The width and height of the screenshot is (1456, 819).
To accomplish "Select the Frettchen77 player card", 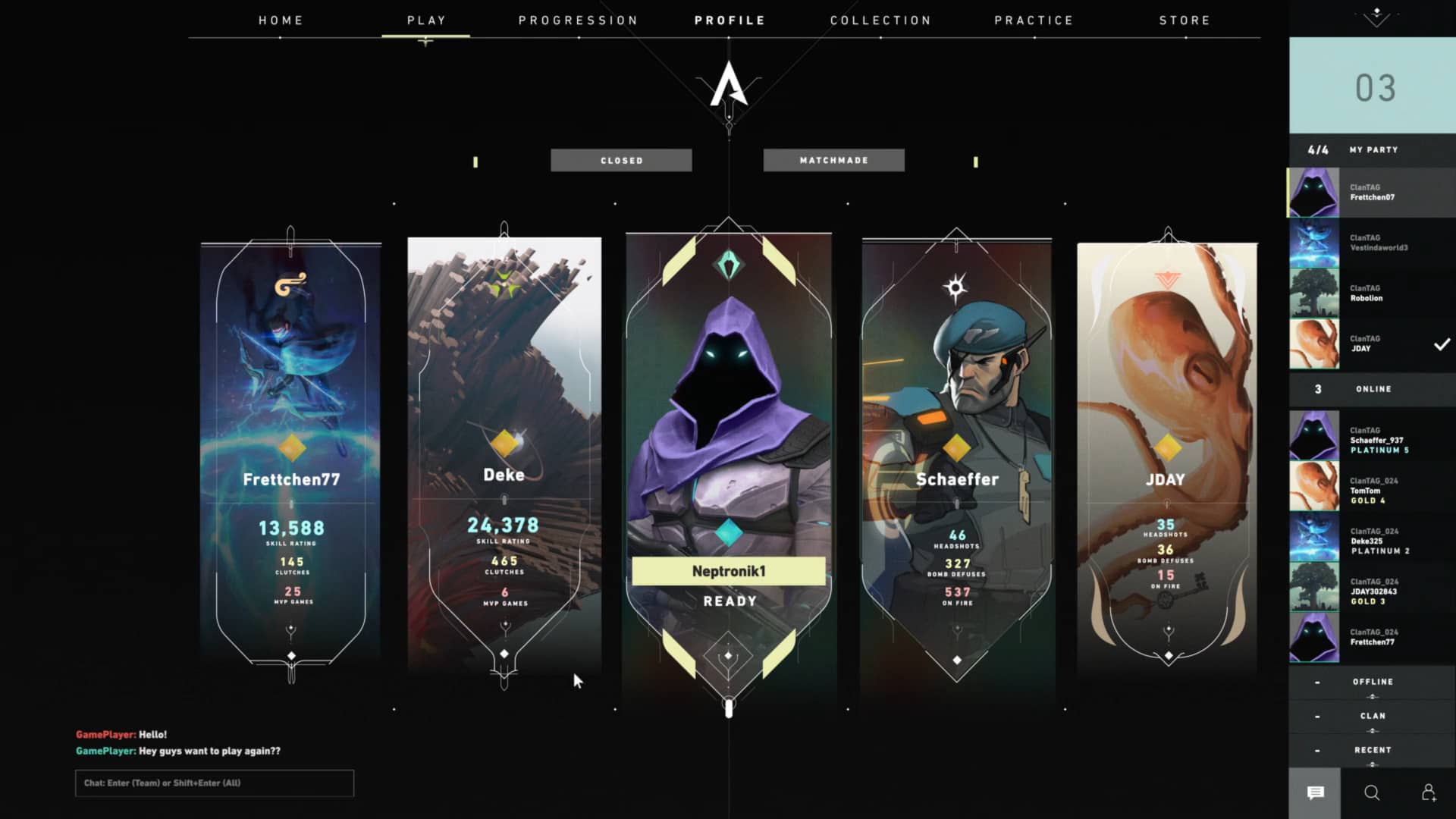I will pyautogui.click(x=291, y=455).
